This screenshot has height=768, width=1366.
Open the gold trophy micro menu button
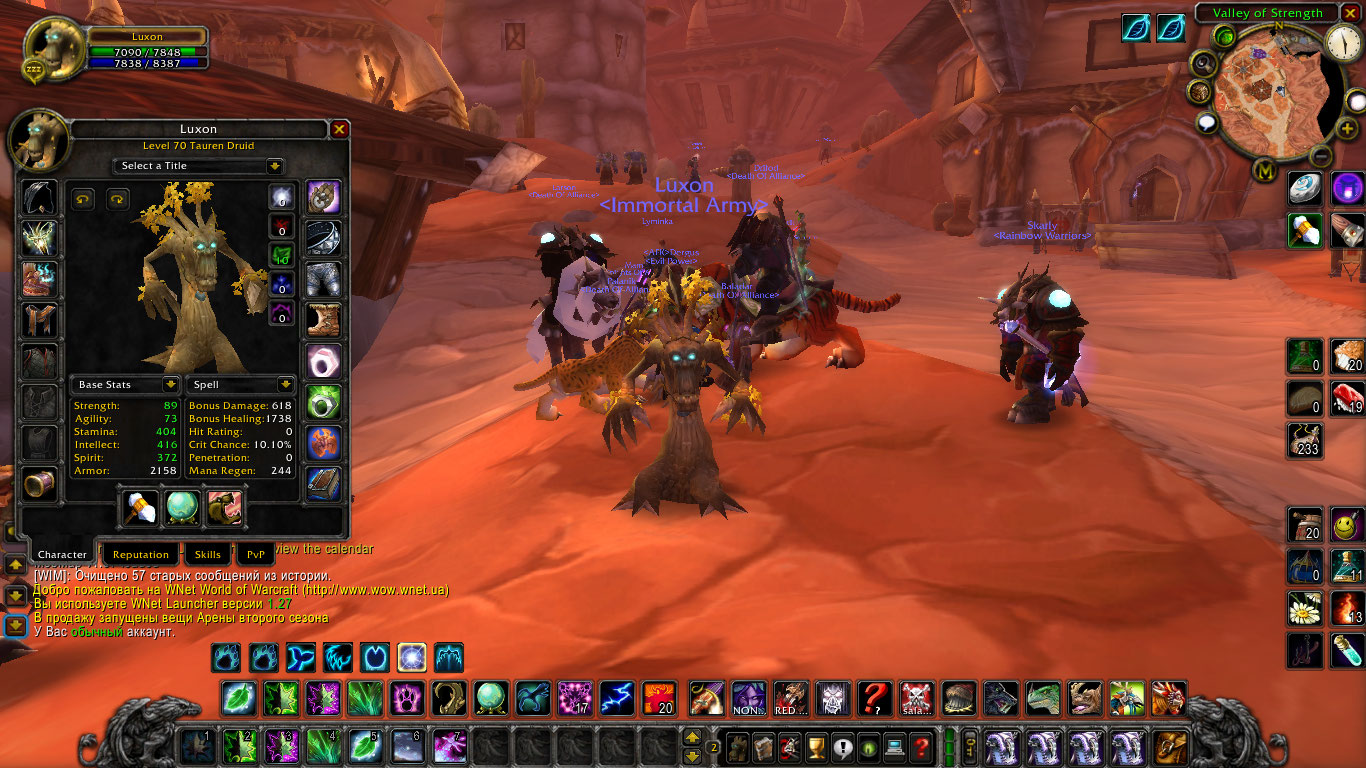(816, 746)
